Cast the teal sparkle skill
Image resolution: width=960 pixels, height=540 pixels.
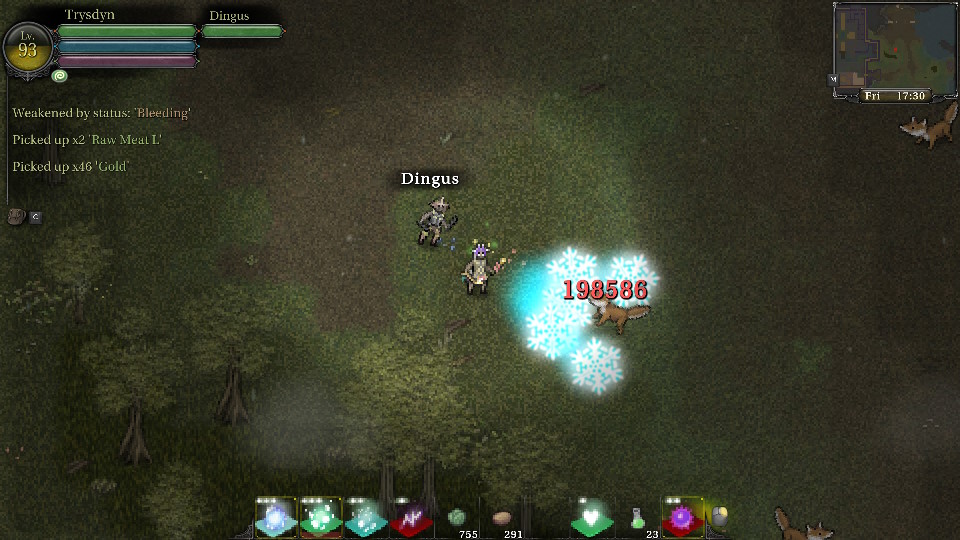(365, 518)
